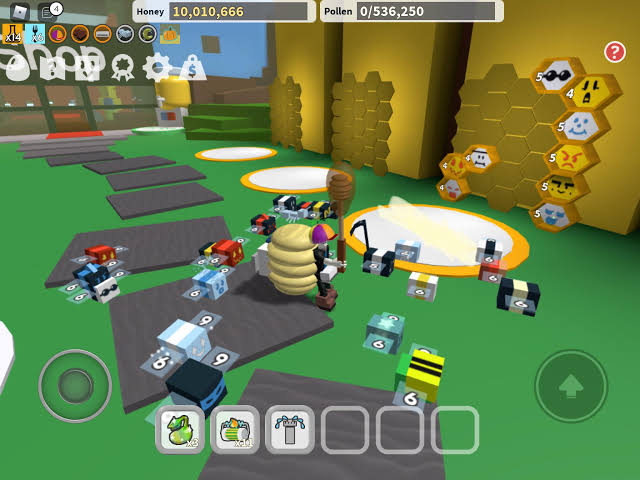Tap the green jump arrow button
This screenshot has width=640, height=480.
[x=571, y=385]
